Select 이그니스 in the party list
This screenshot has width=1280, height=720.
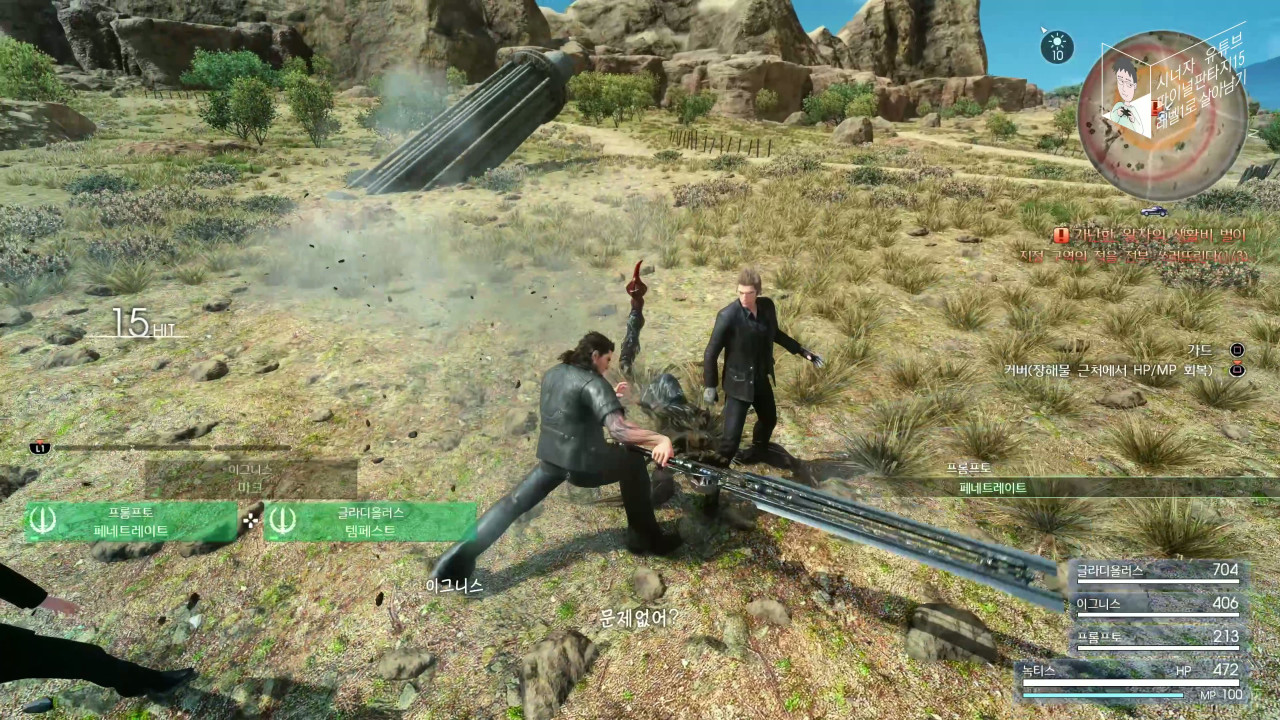(x=1156, y=604)
